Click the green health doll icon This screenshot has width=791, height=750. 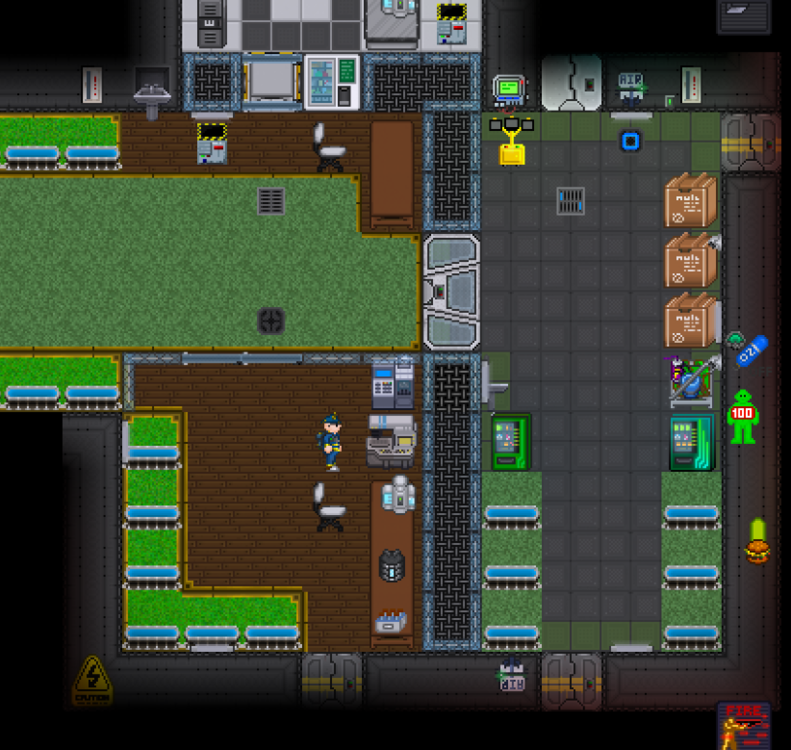742,416
